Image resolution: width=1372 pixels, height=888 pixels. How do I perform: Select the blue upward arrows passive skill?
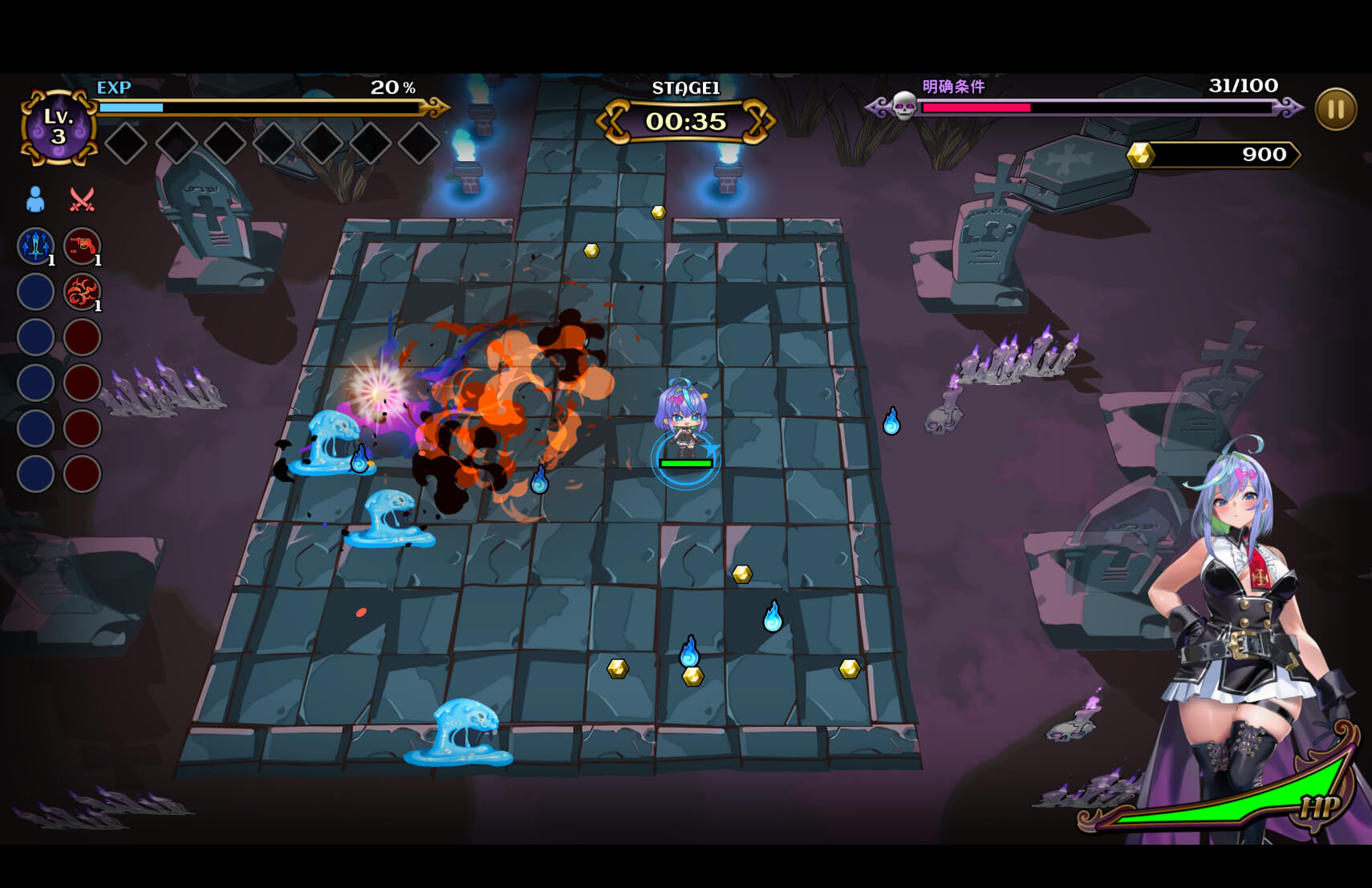(x=36, y=245)
